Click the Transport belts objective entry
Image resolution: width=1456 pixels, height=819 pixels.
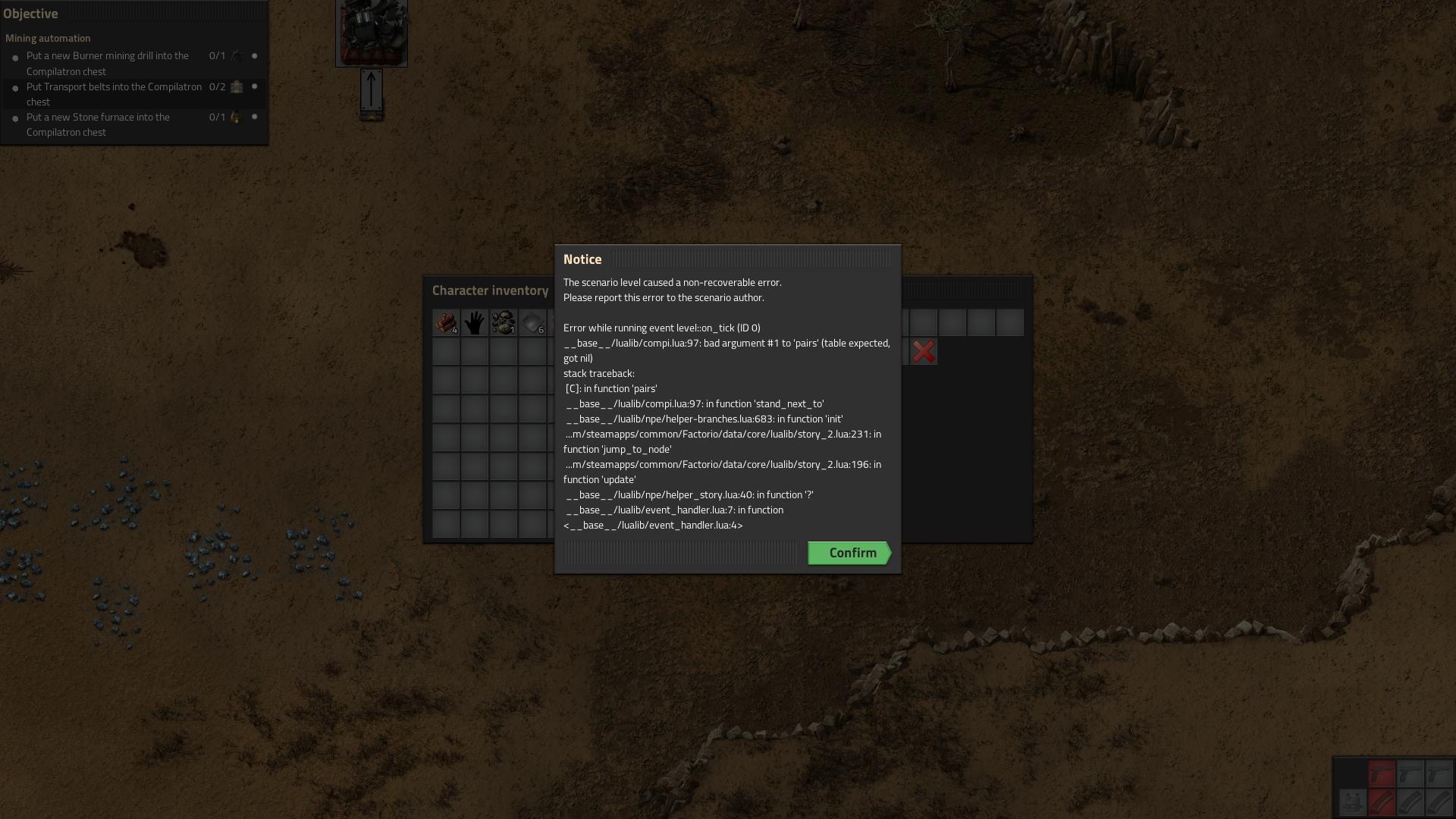(x=114, y=94)
